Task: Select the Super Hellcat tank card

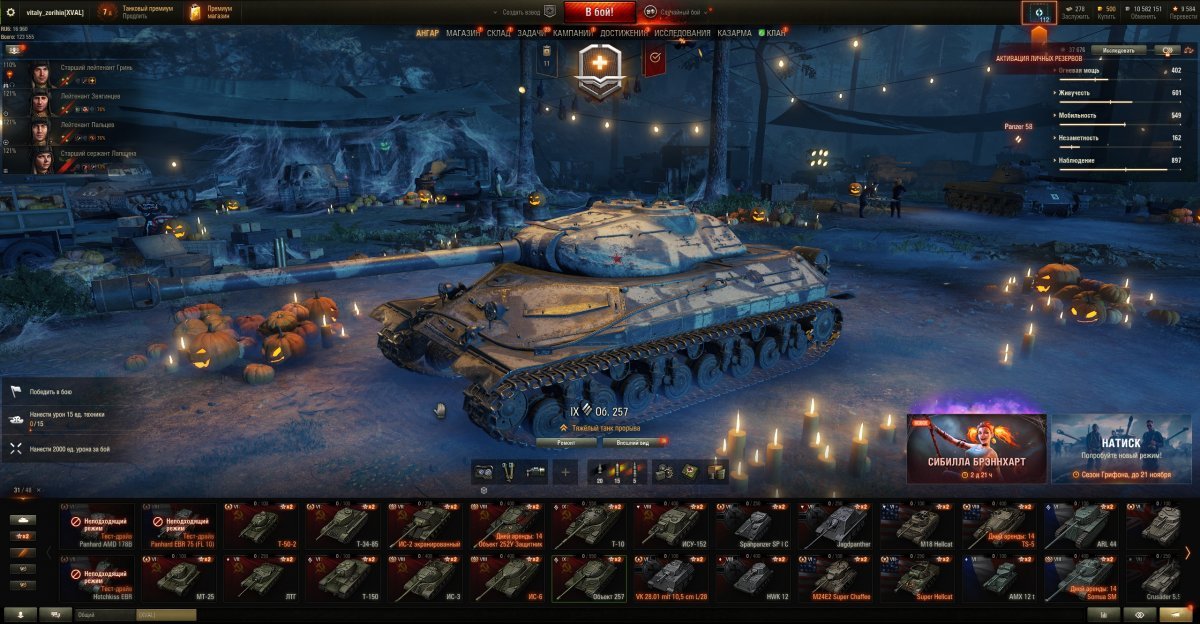Action: point(916,579)
